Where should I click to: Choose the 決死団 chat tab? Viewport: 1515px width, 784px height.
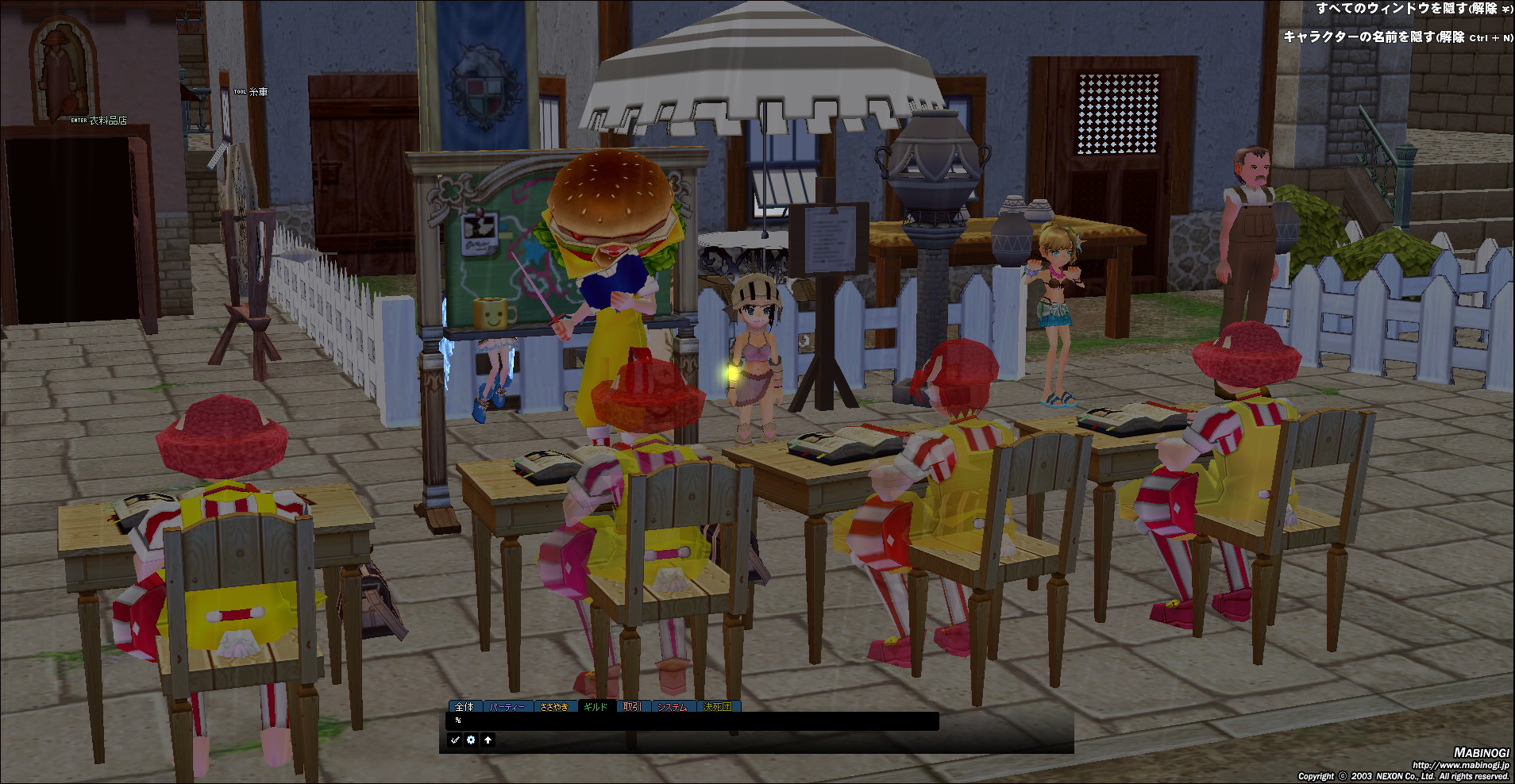point(718,706)
